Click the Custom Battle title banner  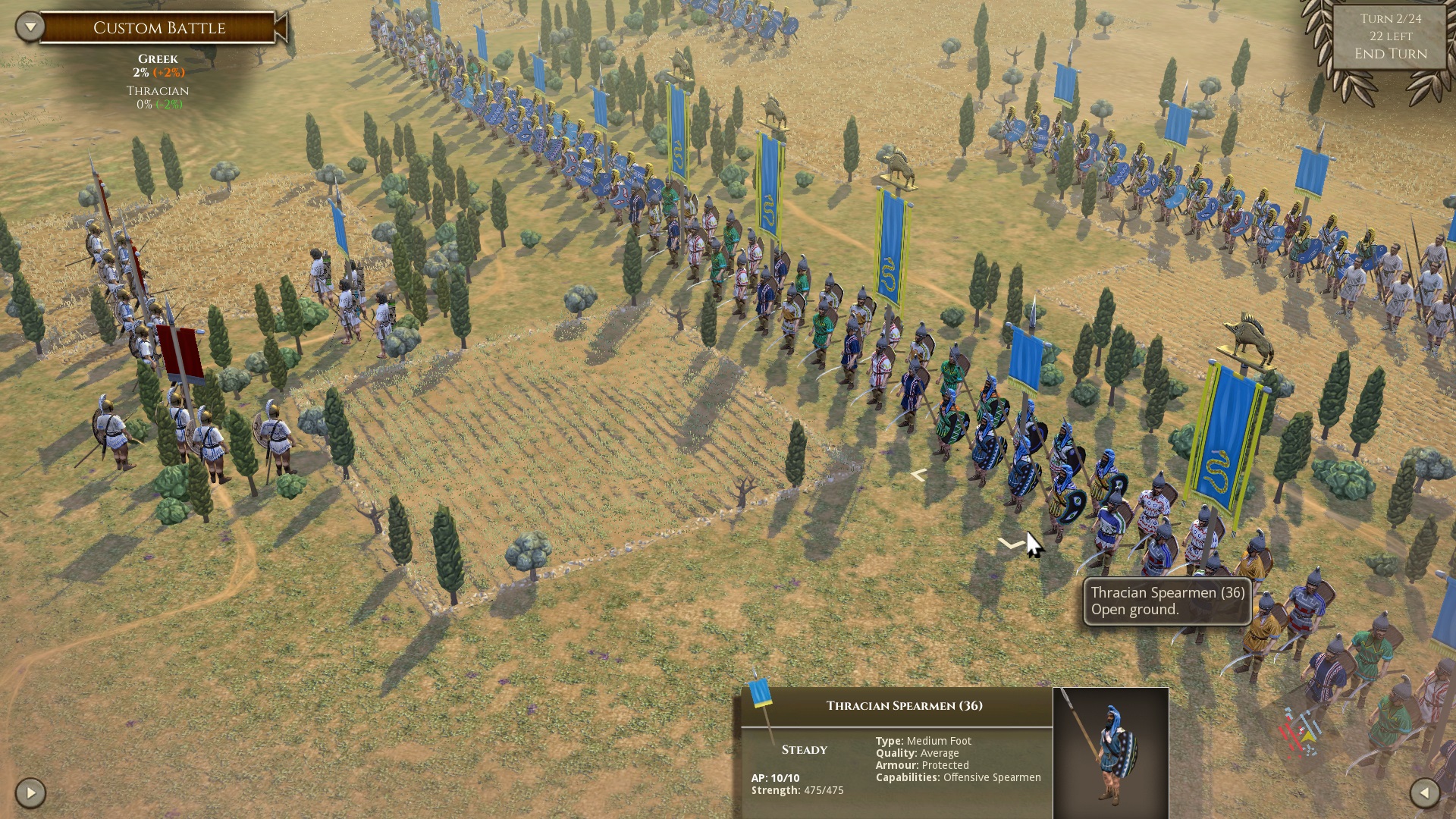click(159, 27)
